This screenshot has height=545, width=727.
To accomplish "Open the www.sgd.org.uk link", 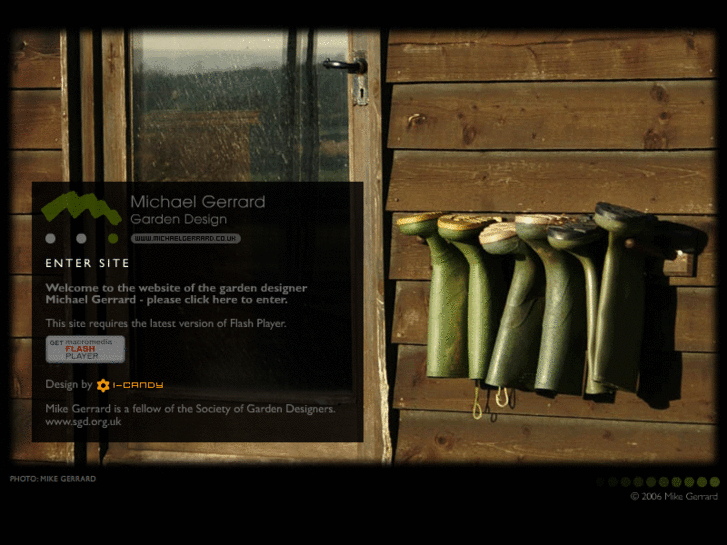I will click(83, 422).
